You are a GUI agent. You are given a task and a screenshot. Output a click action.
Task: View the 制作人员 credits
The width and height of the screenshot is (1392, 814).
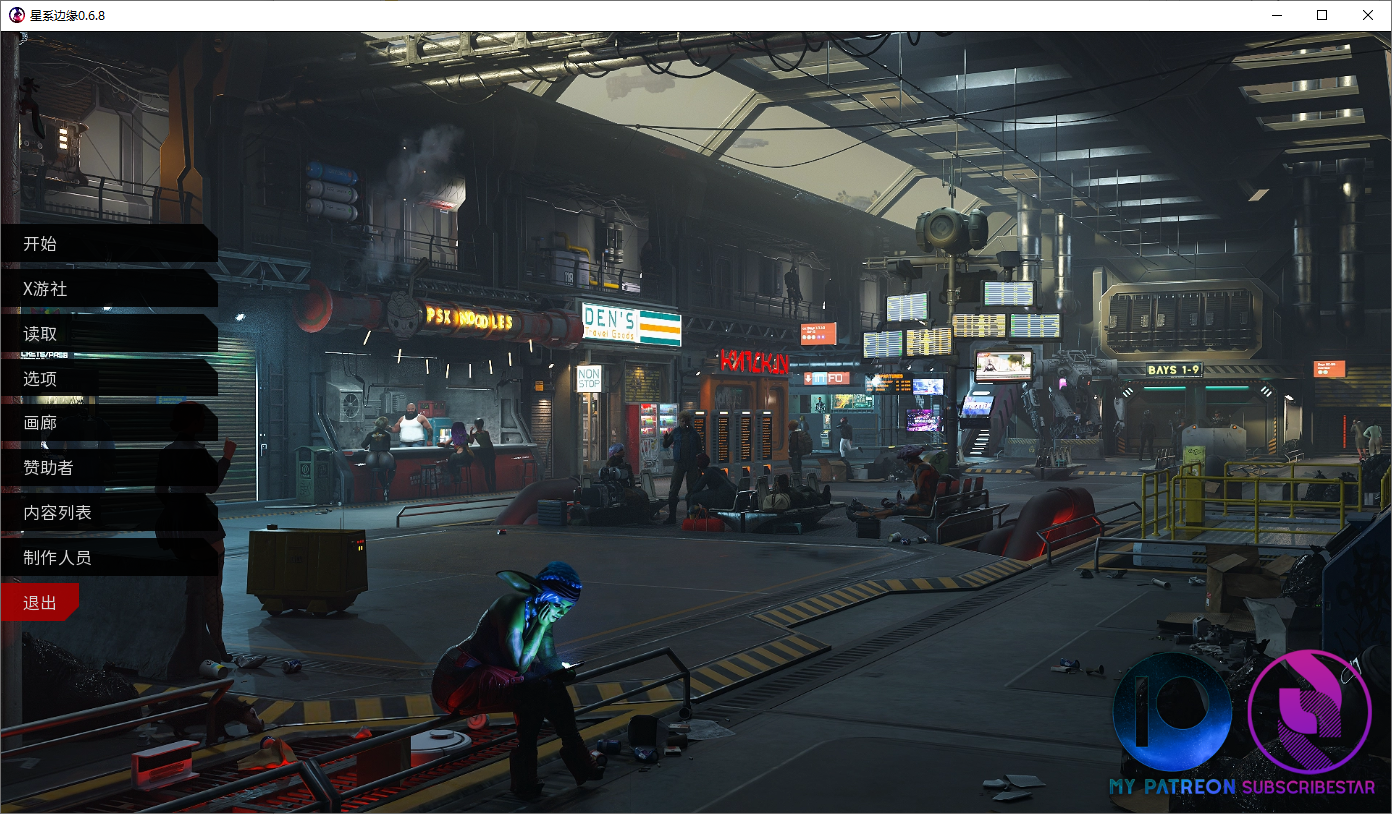pos(57,557)
